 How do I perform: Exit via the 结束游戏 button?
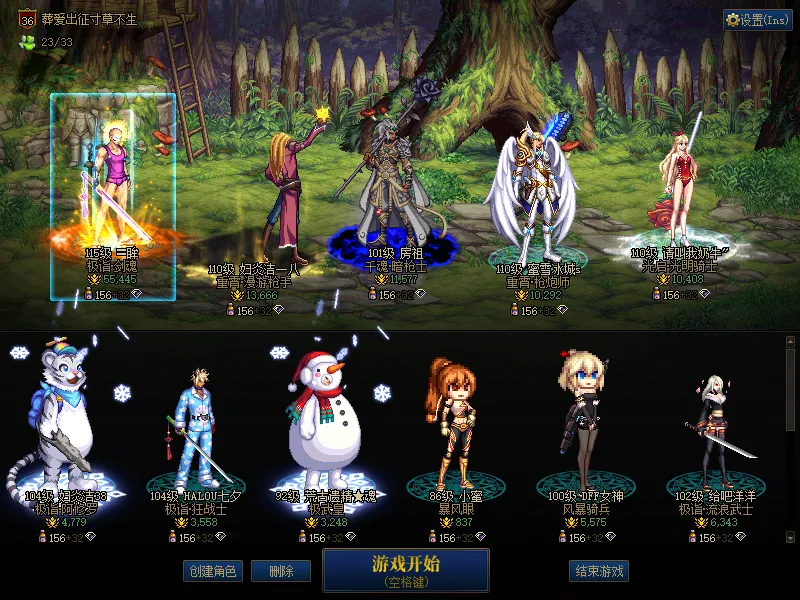point(599,571)
